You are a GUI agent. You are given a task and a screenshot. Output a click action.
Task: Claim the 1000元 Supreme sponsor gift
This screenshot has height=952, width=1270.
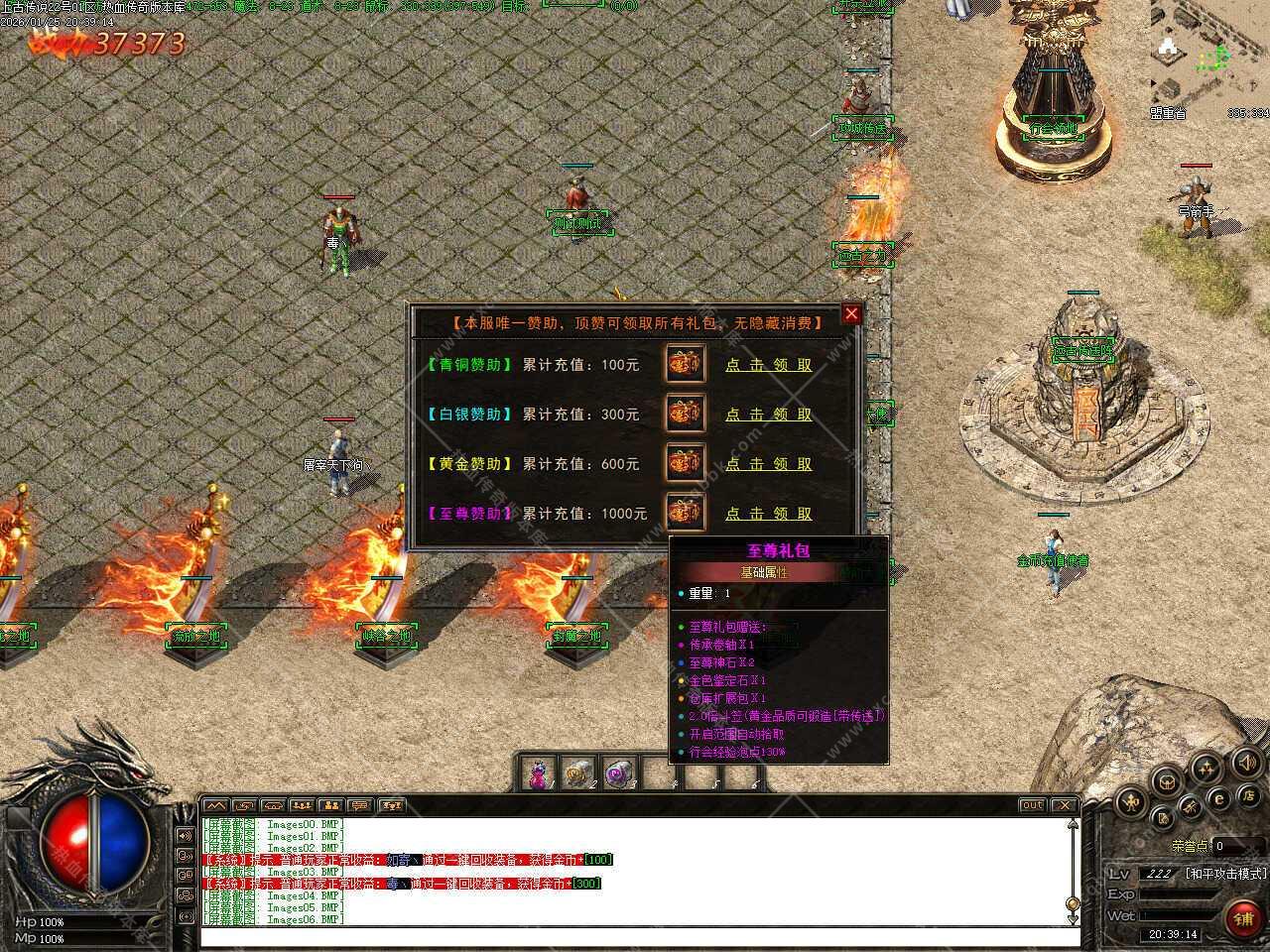768,514
